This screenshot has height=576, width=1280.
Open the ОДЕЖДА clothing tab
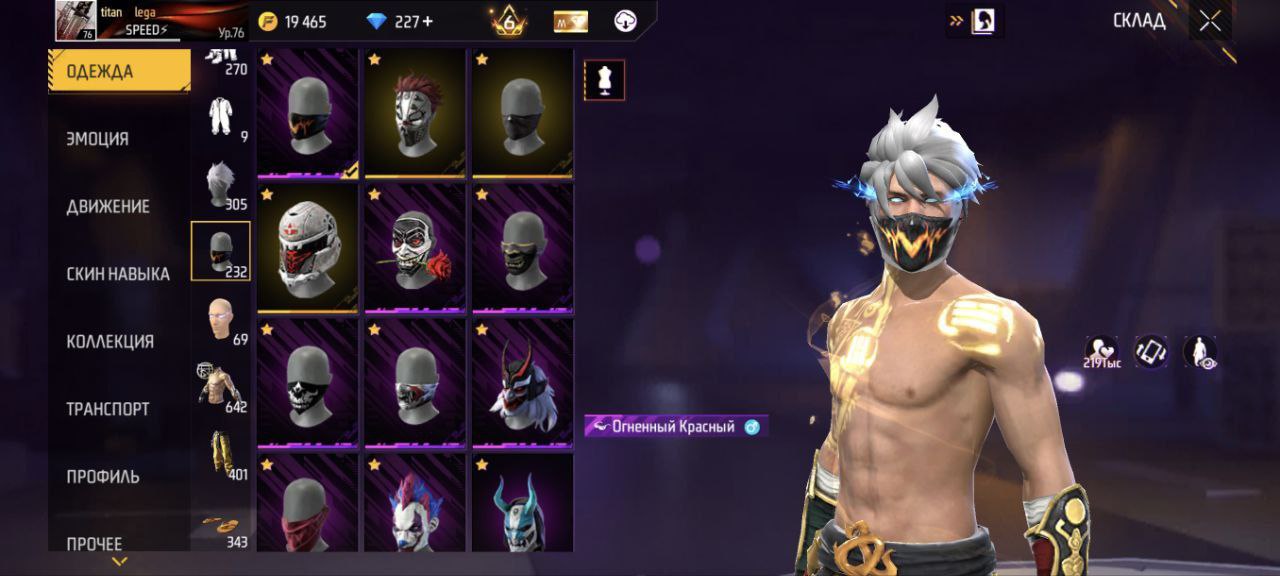[x=118, y=71]
